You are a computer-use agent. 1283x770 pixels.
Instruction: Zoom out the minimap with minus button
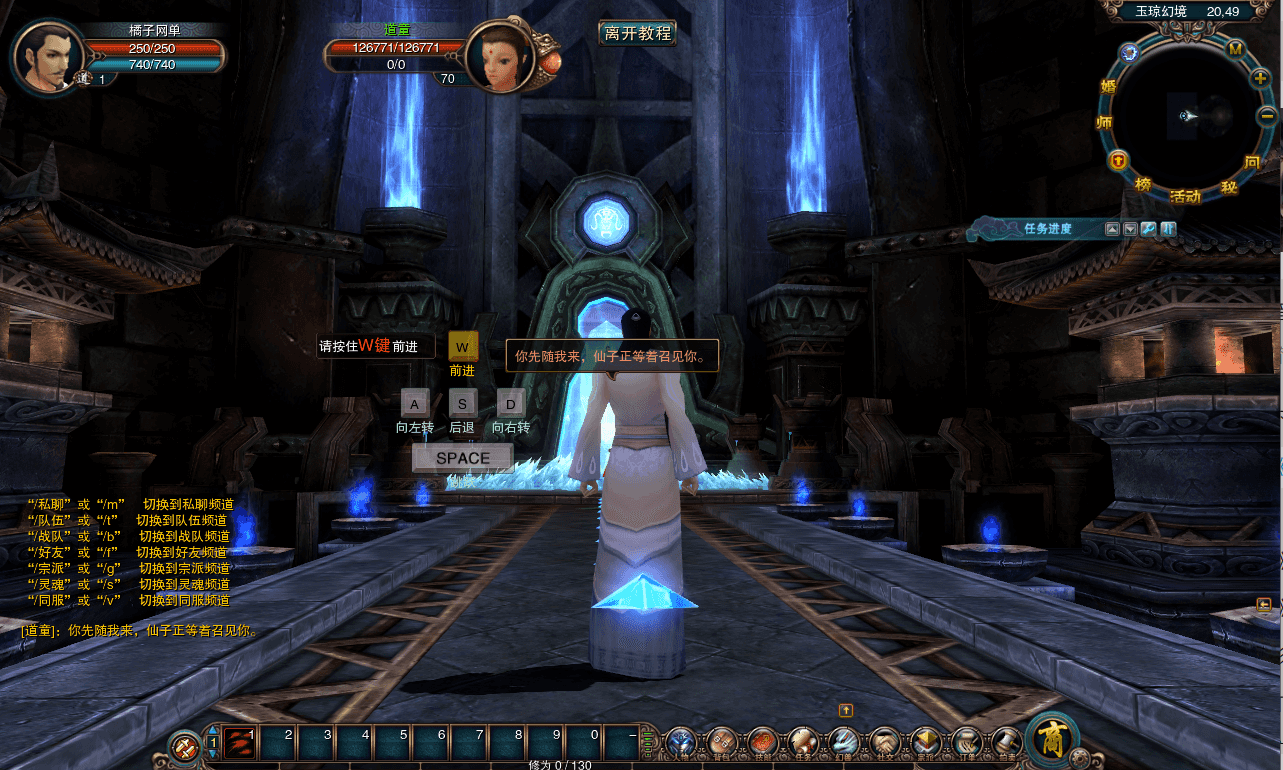click(x=1266, y=115)
